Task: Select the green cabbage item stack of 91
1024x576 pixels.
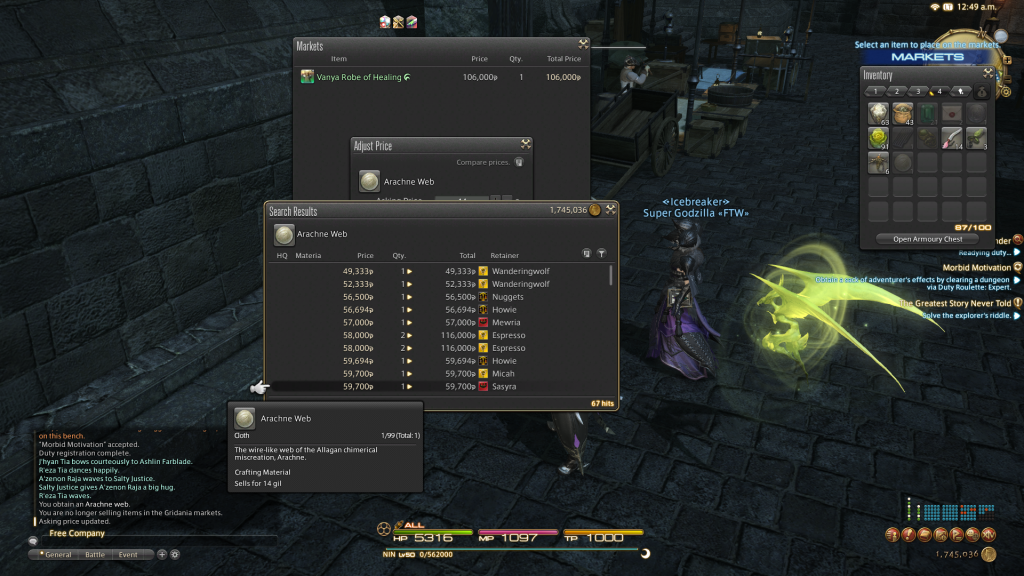Action: click(x=879, y=138)
